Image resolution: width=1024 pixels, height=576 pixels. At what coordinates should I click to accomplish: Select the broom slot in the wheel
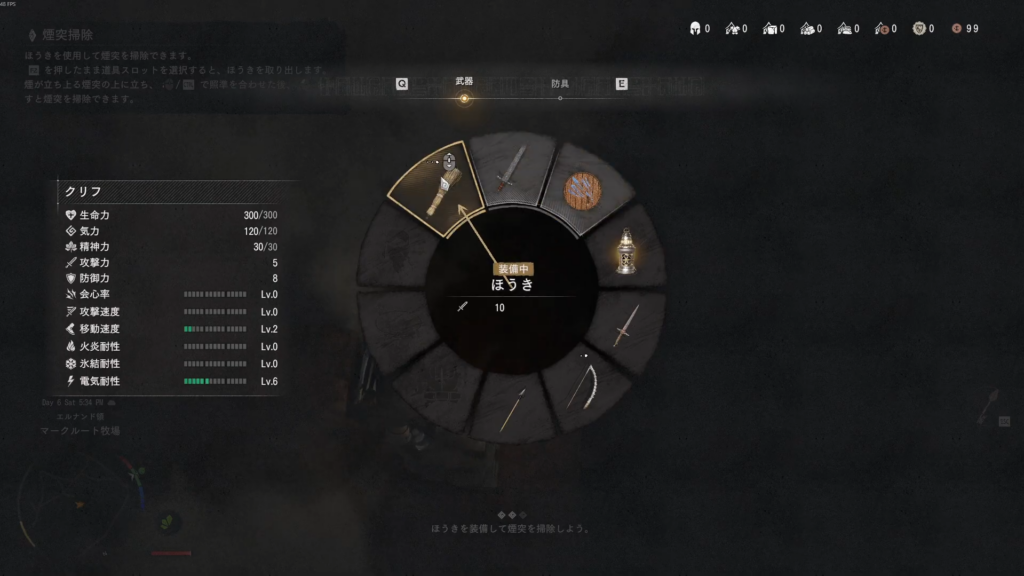[438, 186]
